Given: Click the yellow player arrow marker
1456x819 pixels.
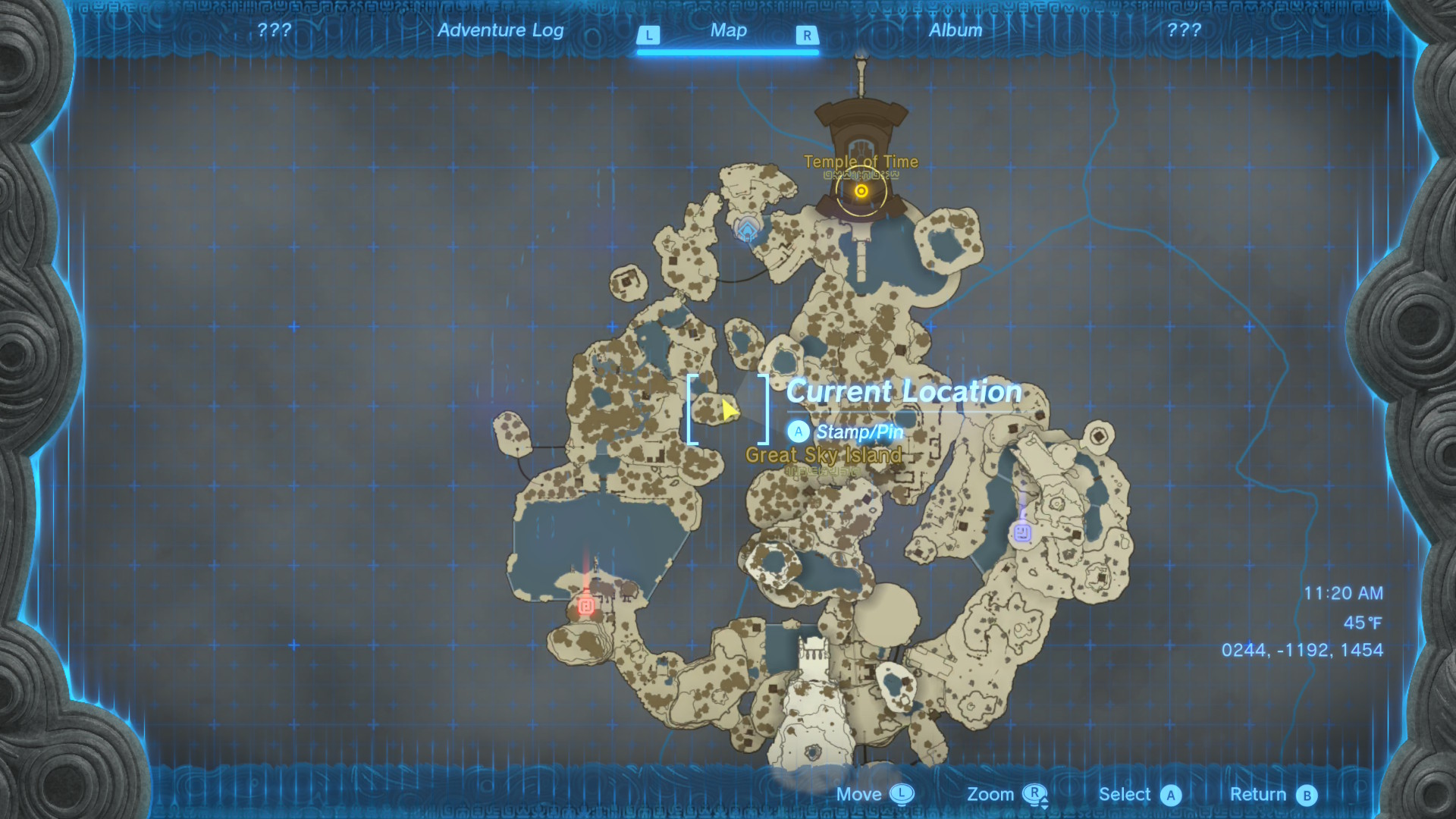Looking at the screenshot, I should (729, 410).
